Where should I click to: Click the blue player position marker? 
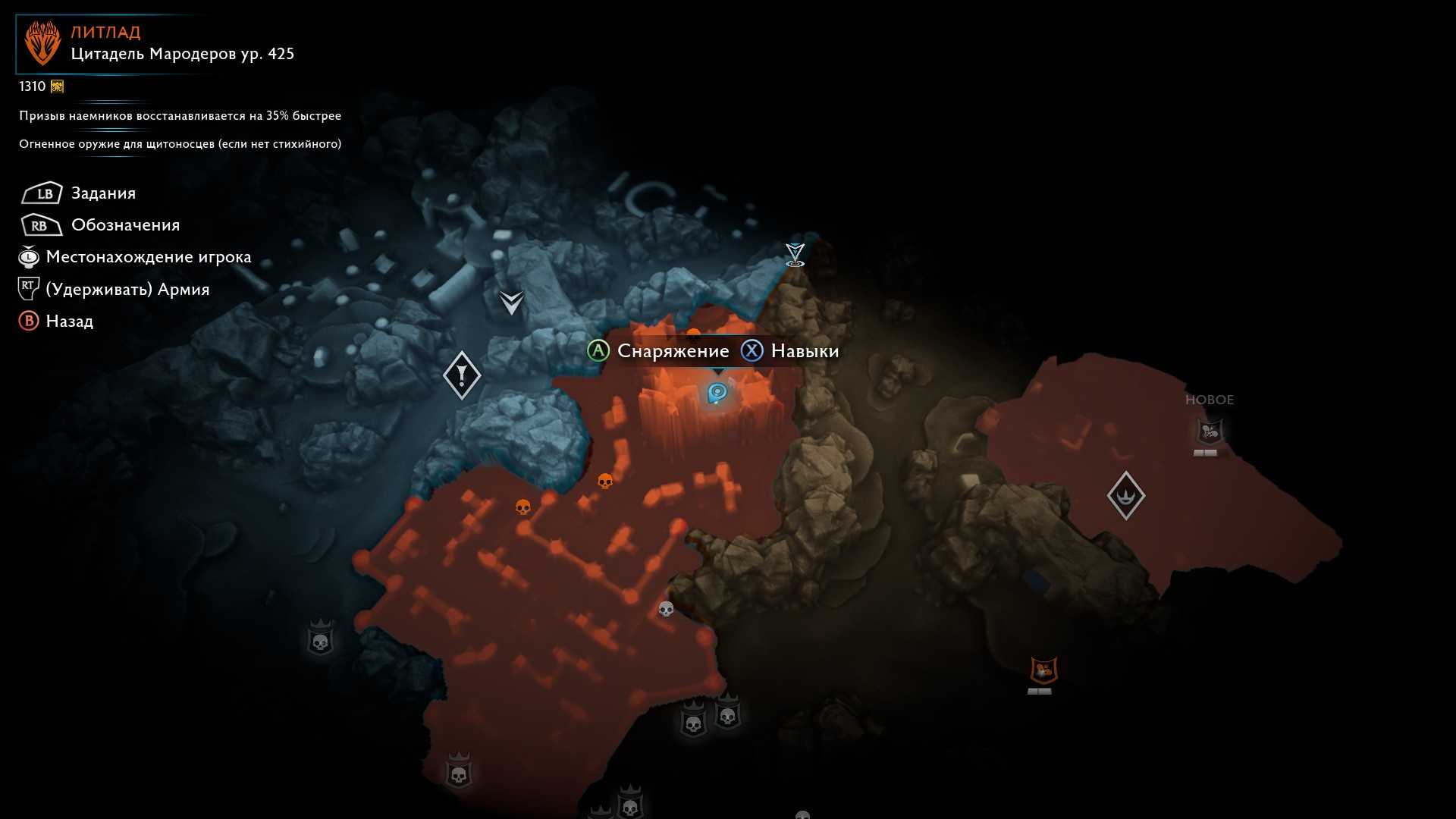(x=717, y=393)
